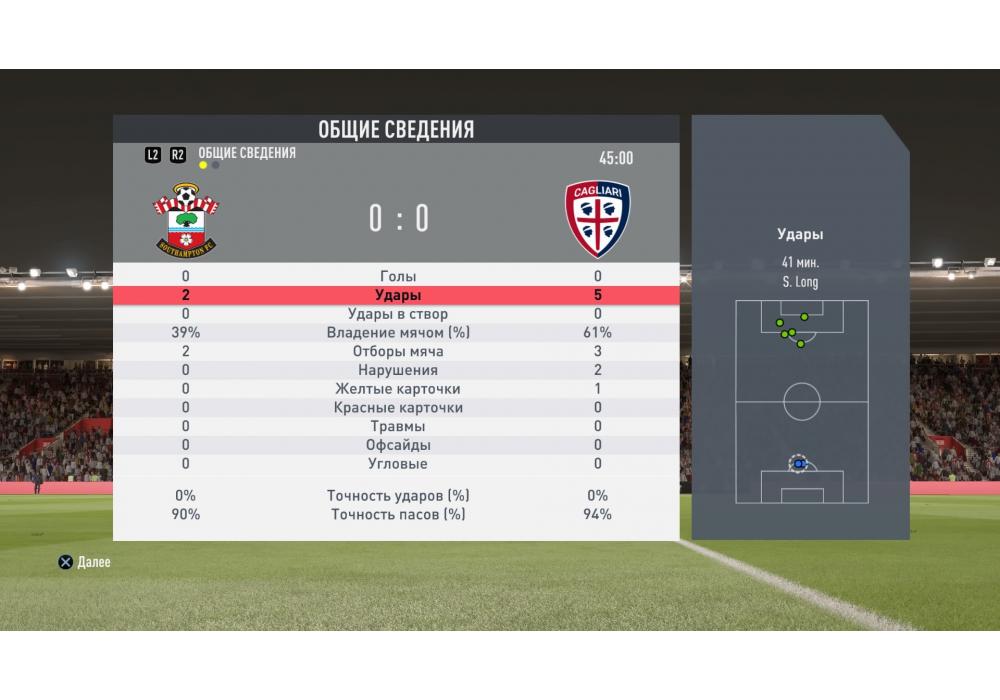Select the Угловые row
This screenshot has height=700, width=1000.
click(x=397, y=464)
